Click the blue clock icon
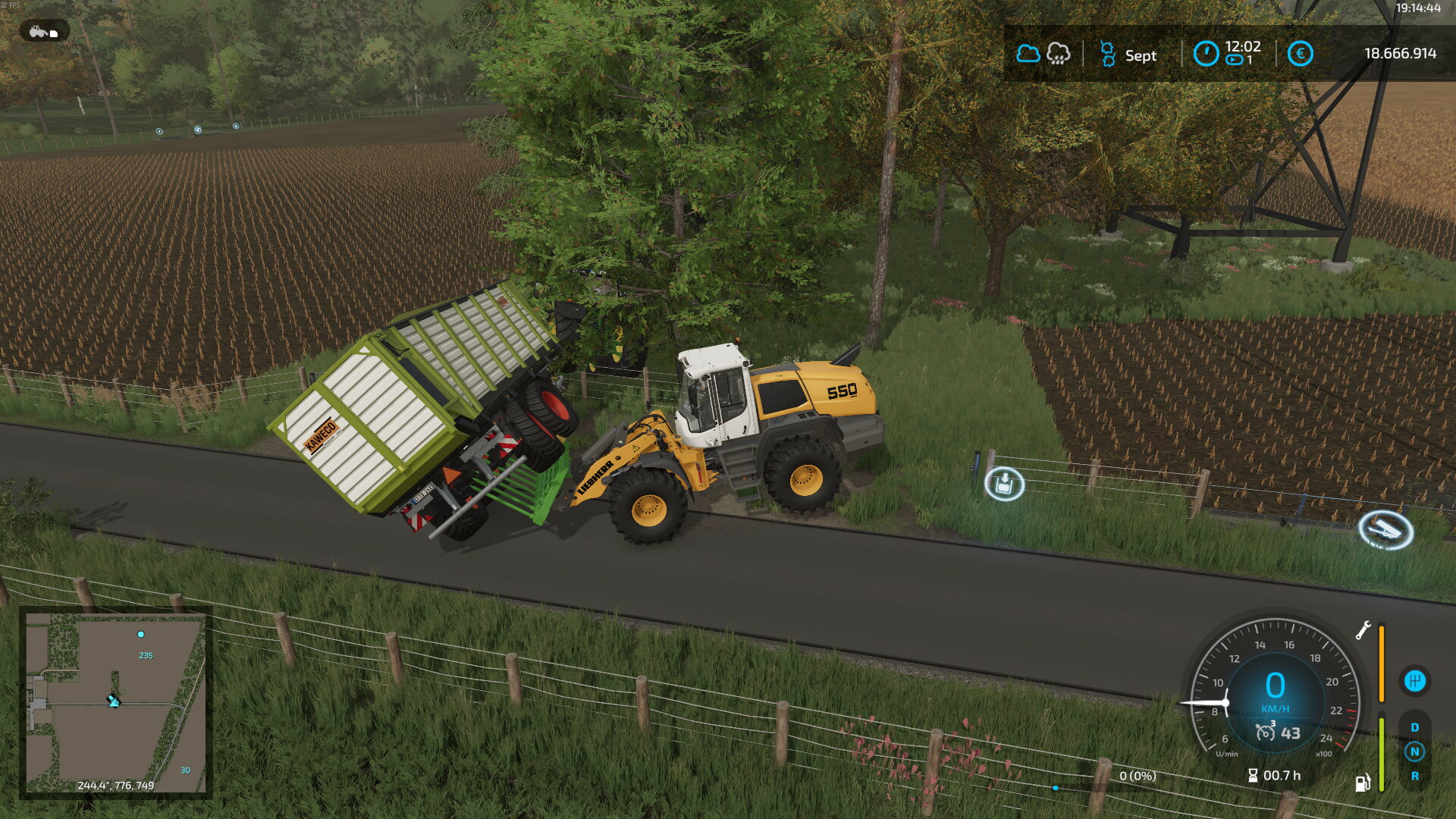The width and height of the screenshot is (1456, 819). 1206,54
